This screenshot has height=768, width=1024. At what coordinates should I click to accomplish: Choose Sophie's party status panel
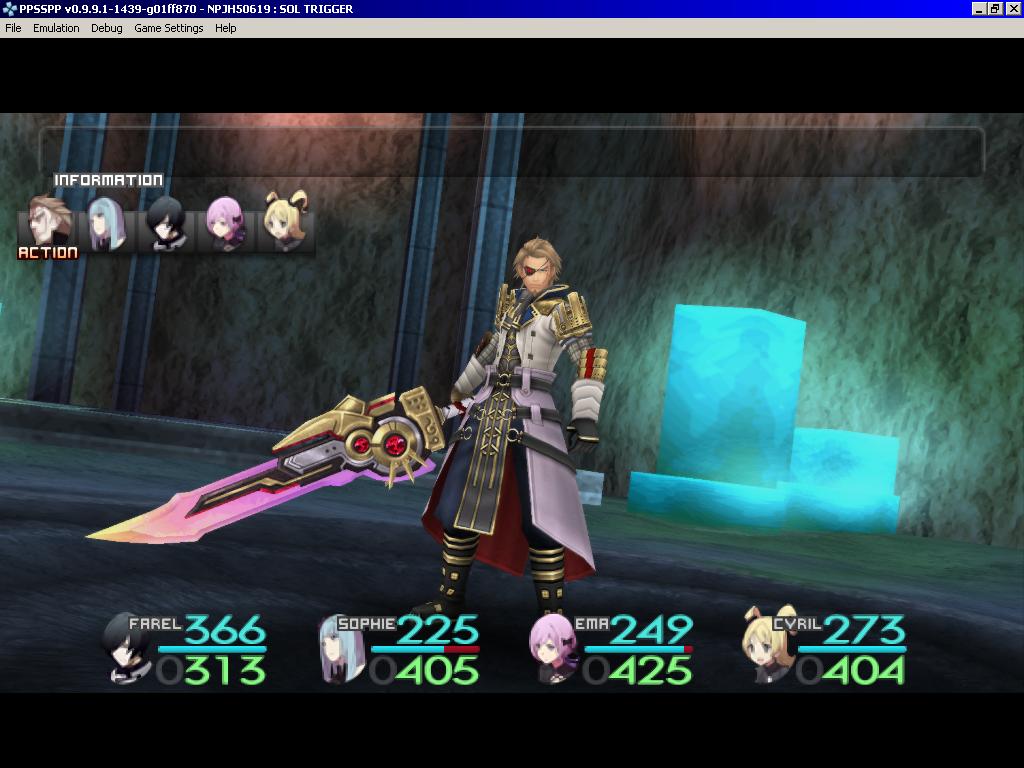click(x=400, y=649)
